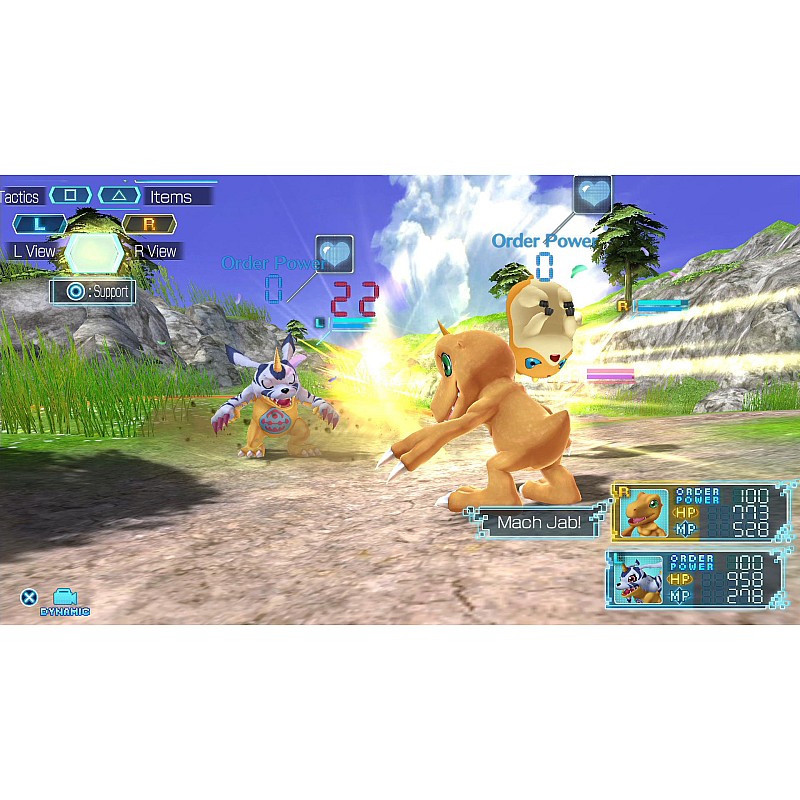Select Gabumon's portrait status panel
800x800 pixels.
pyautogui.click(x=638, y=580)
